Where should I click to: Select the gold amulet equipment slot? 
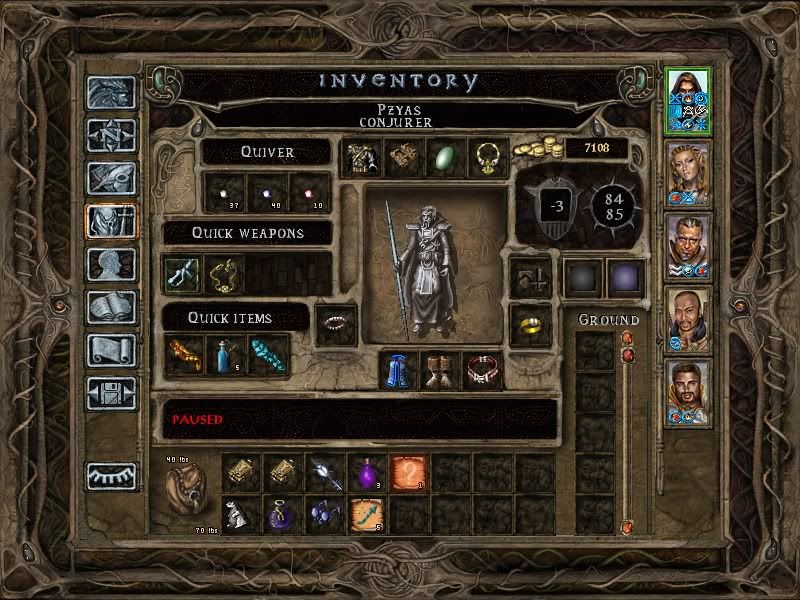[485, 158]
